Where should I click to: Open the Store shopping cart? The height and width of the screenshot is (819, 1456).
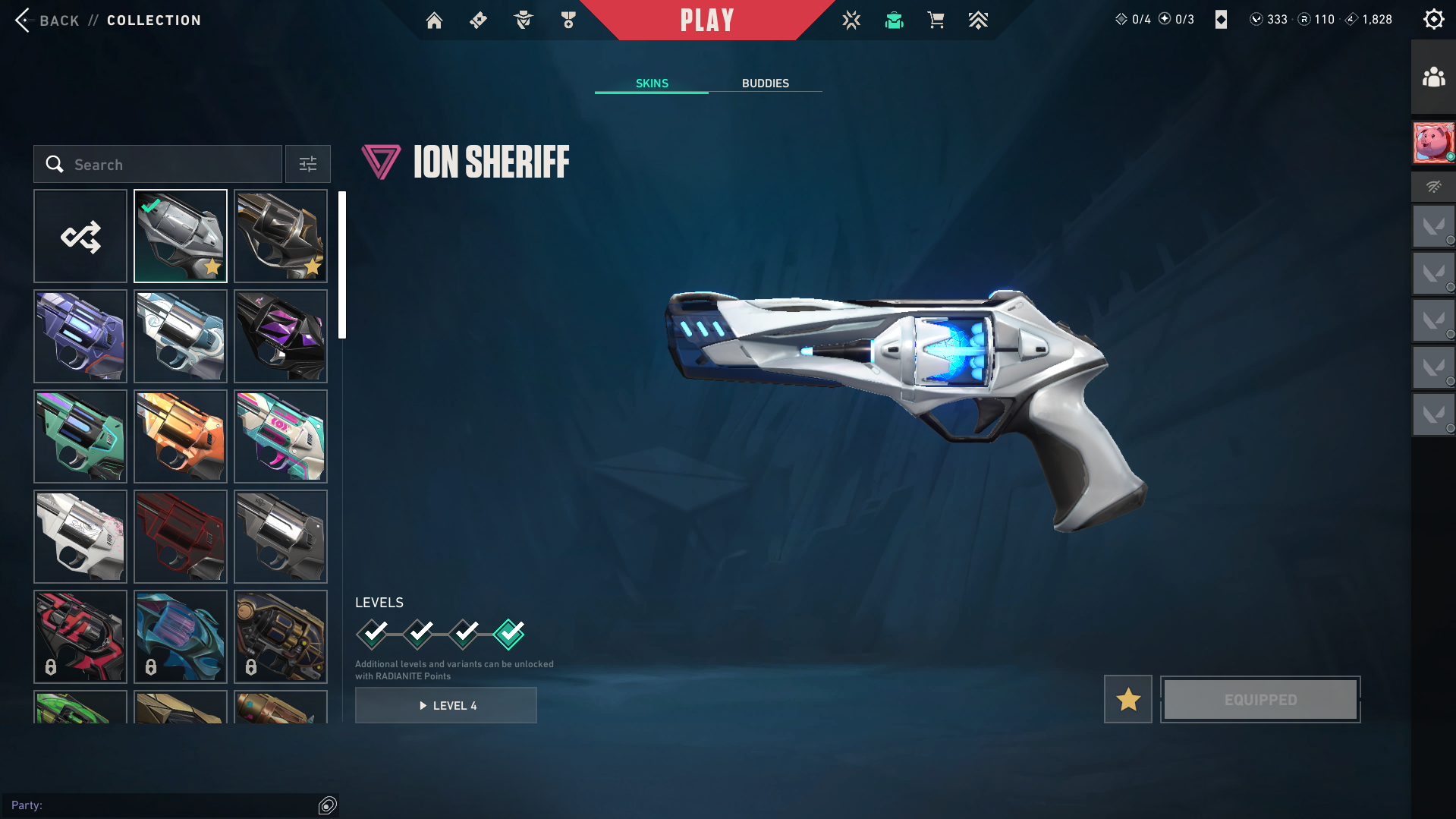coord(936,20)
